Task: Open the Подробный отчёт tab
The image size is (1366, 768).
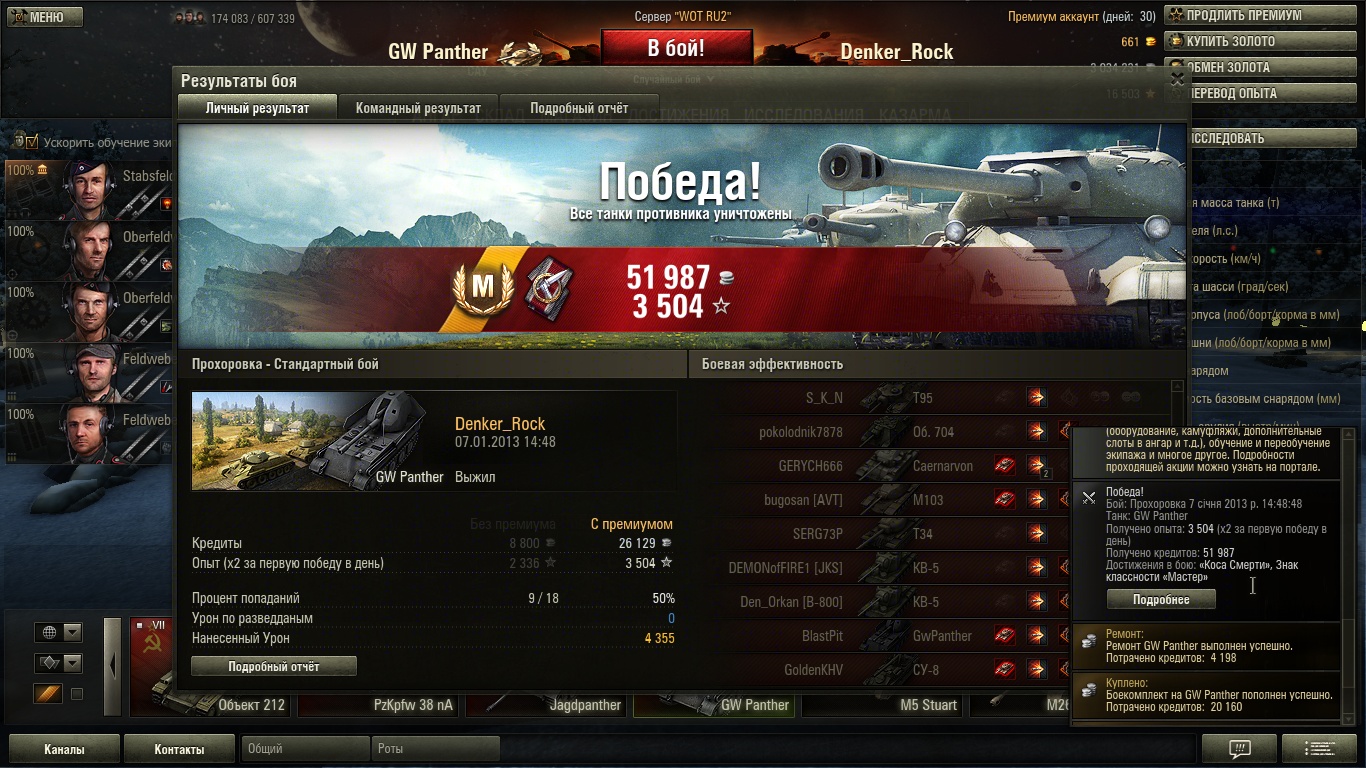Action: pyautogui.click(x=579, y=108)
